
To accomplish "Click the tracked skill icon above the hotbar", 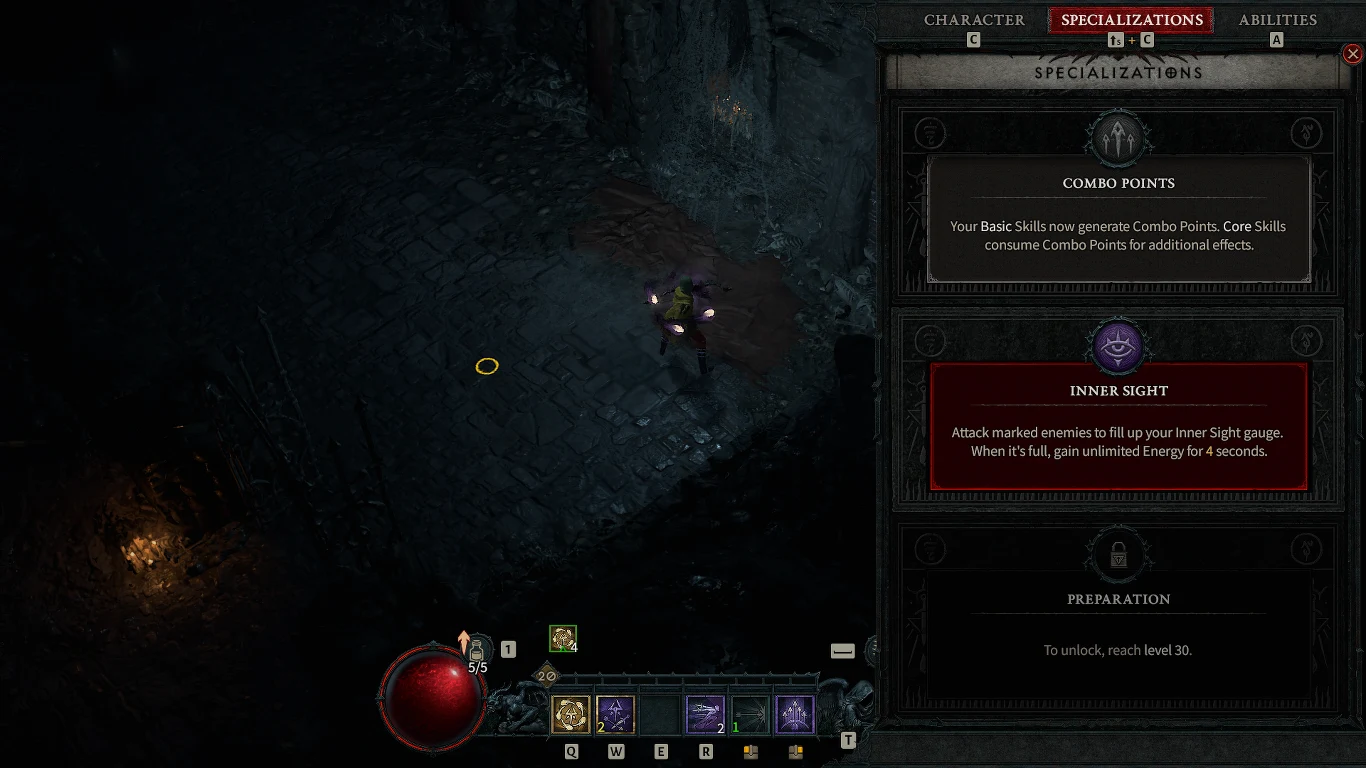I will pos(562,637).
